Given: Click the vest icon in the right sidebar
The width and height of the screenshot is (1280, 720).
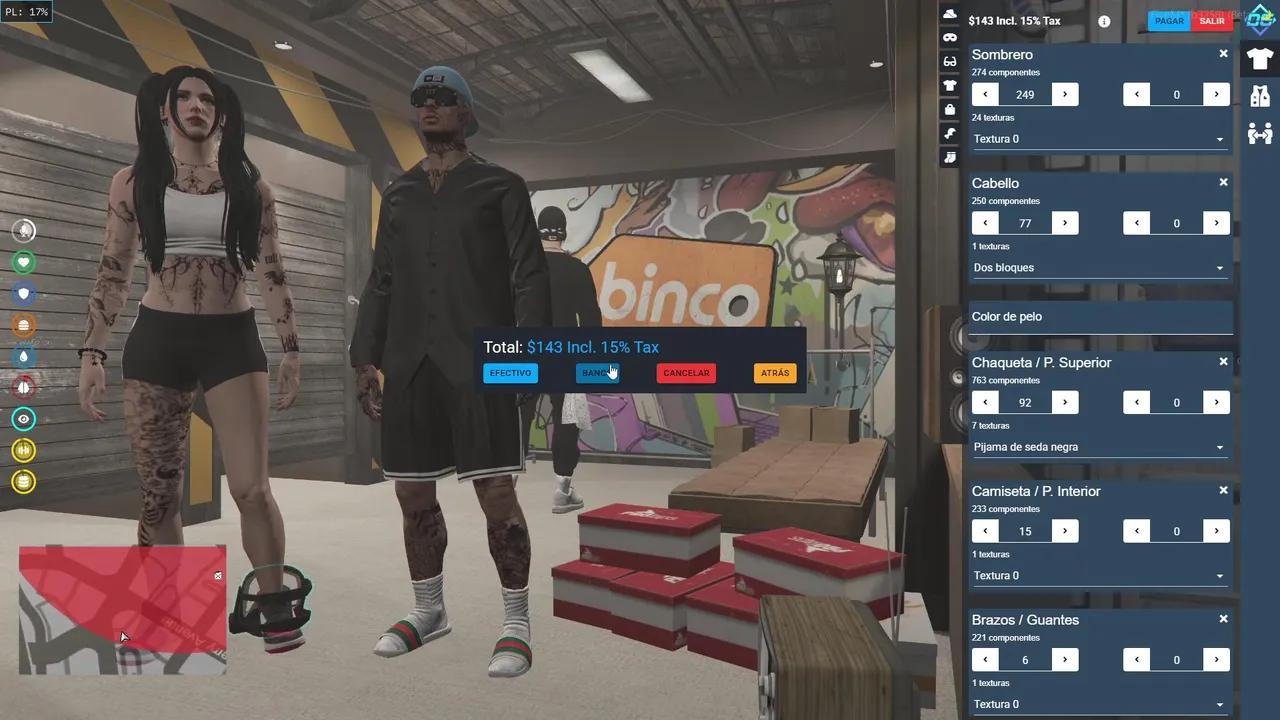Looking at the screenshot, I should tap(1260, 96).
